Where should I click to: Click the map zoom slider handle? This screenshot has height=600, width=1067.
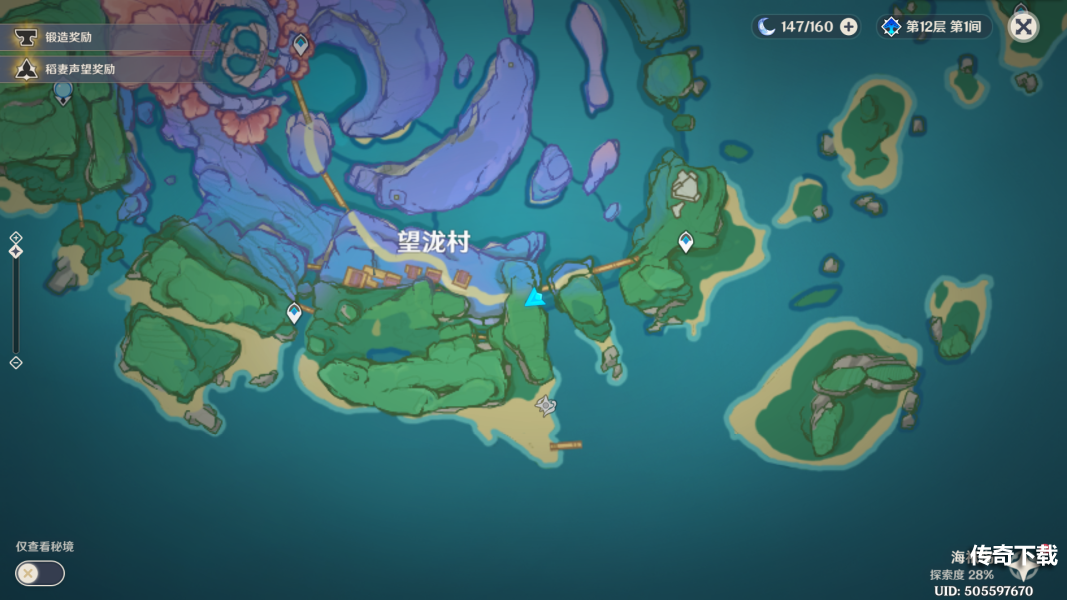click(x=15, y=251)
